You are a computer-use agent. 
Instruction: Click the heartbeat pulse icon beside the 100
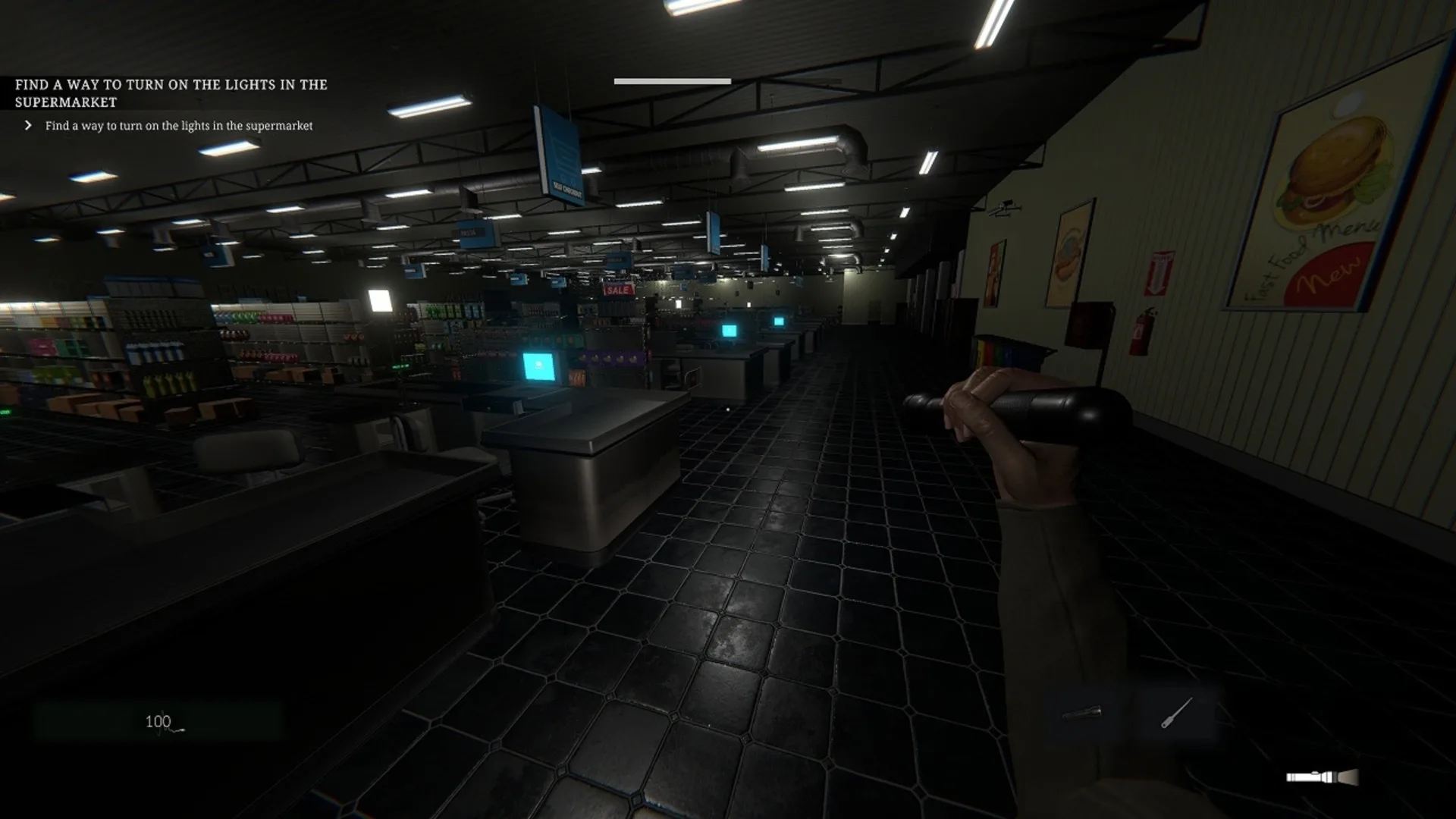(178, 726)
